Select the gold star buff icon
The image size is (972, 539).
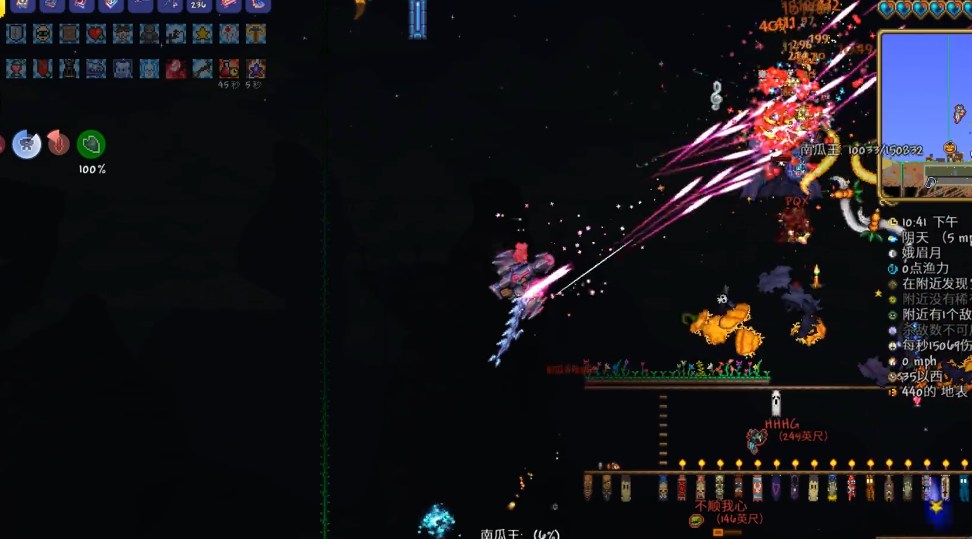[x=202, y=34]
